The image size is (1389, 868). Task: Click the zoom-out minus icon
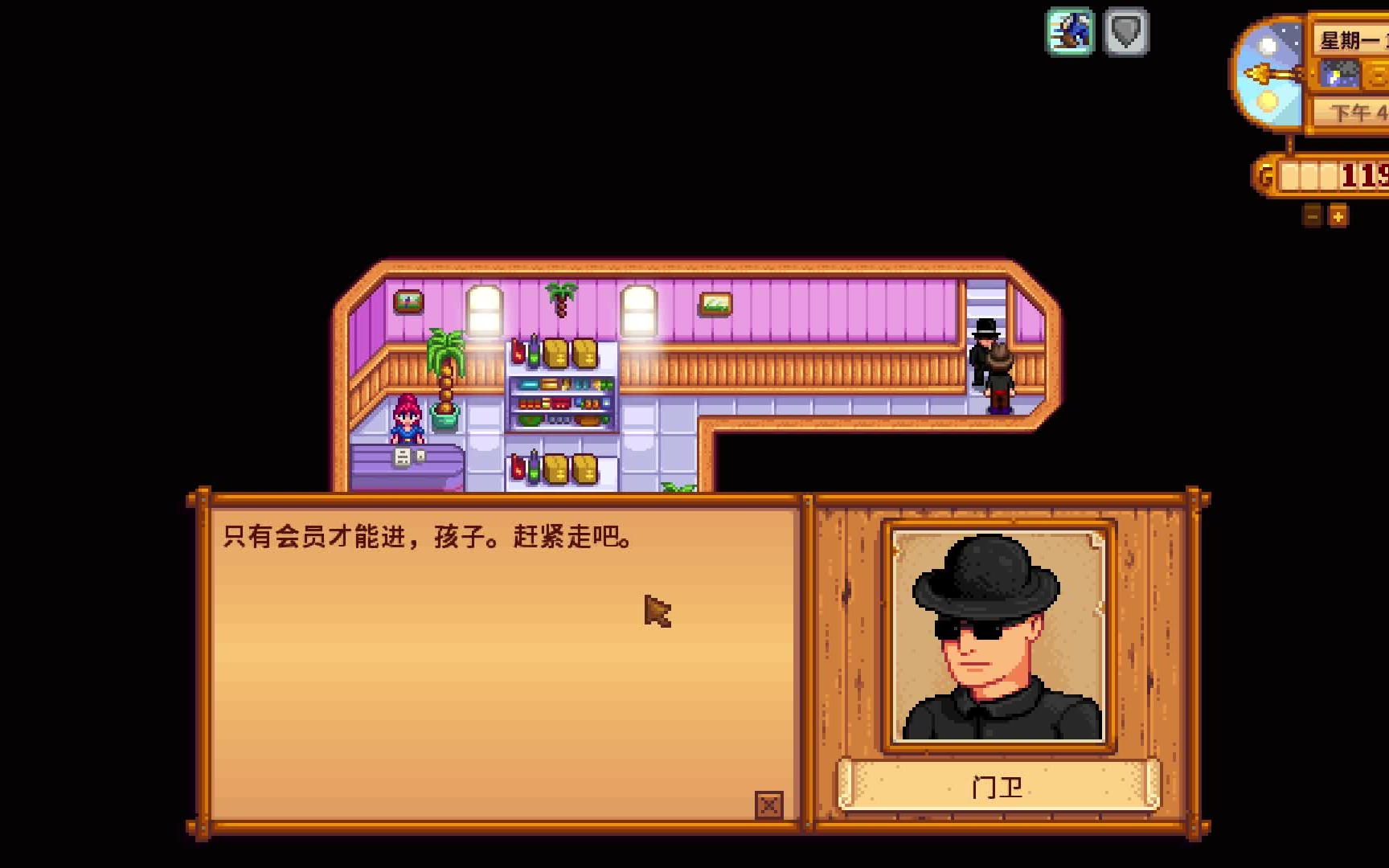click(x=1312, y=215)
